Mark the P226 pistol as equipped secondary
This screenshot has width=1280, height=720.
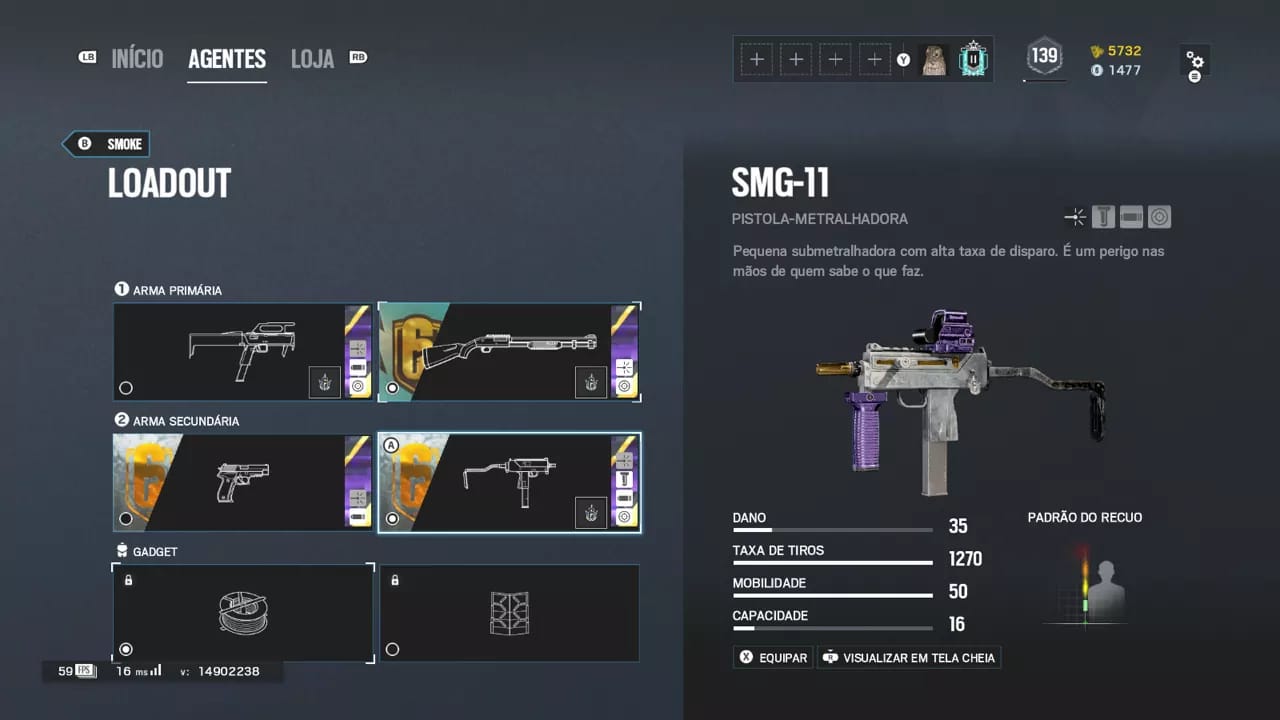click(x=125, y=518)
